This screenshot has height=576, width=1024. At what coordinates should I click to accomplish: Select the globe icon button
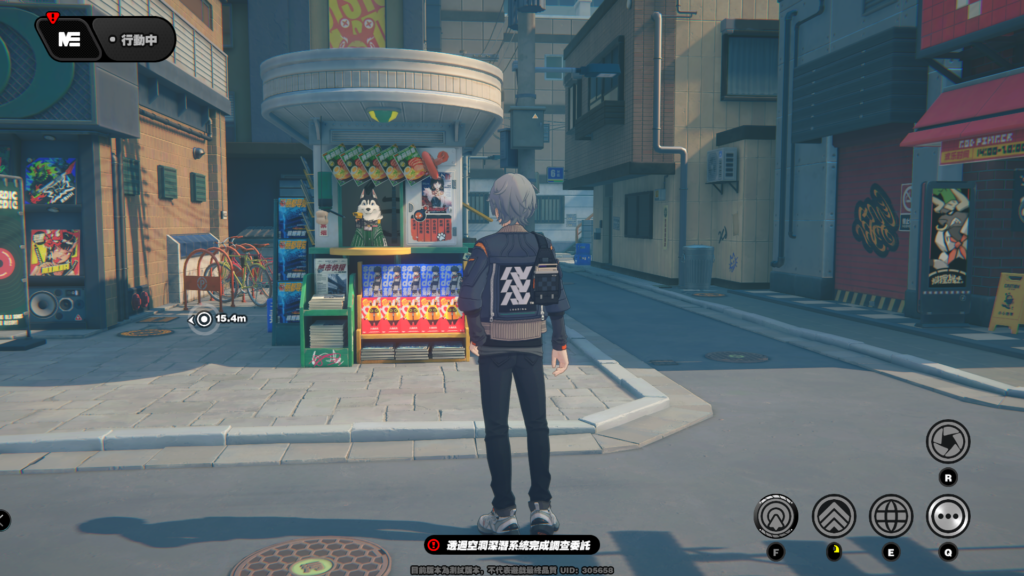point(890,516)
